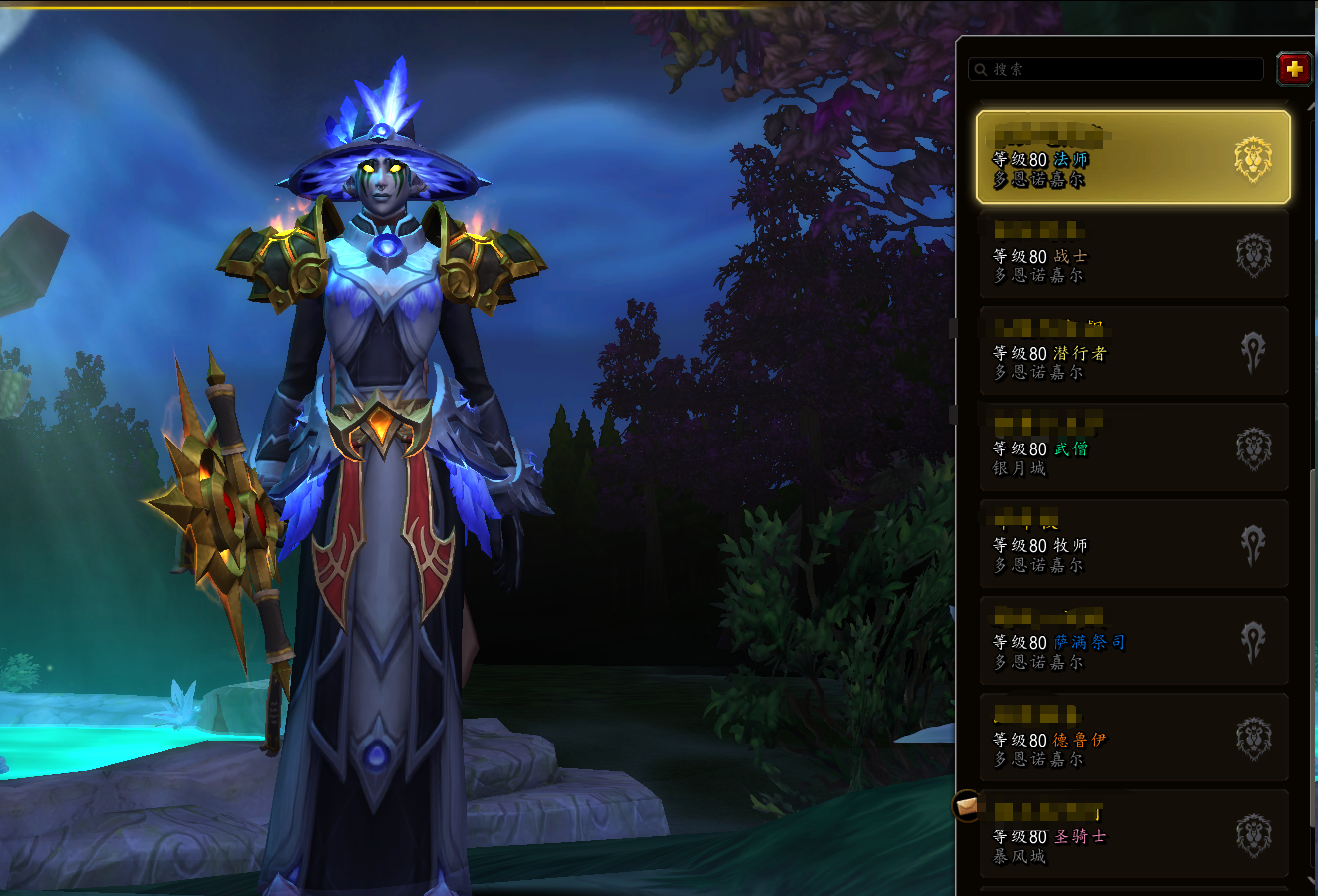Screen dimensions: 1318x896
Task: Pick the Paladin (圣骑士) character entry
Action: 1133,834
